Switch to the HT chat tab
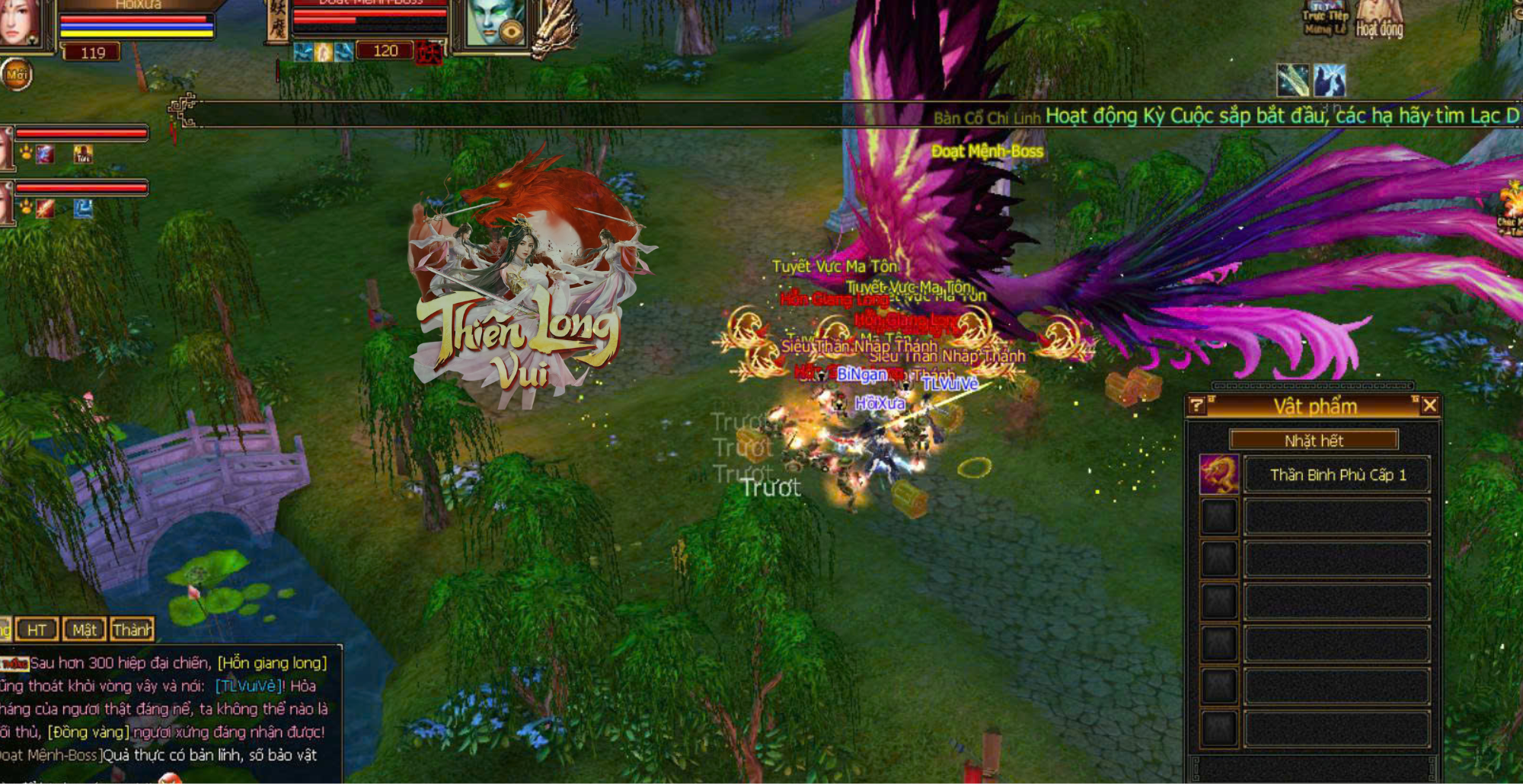Screen dimensions: 1523x784 37,629
